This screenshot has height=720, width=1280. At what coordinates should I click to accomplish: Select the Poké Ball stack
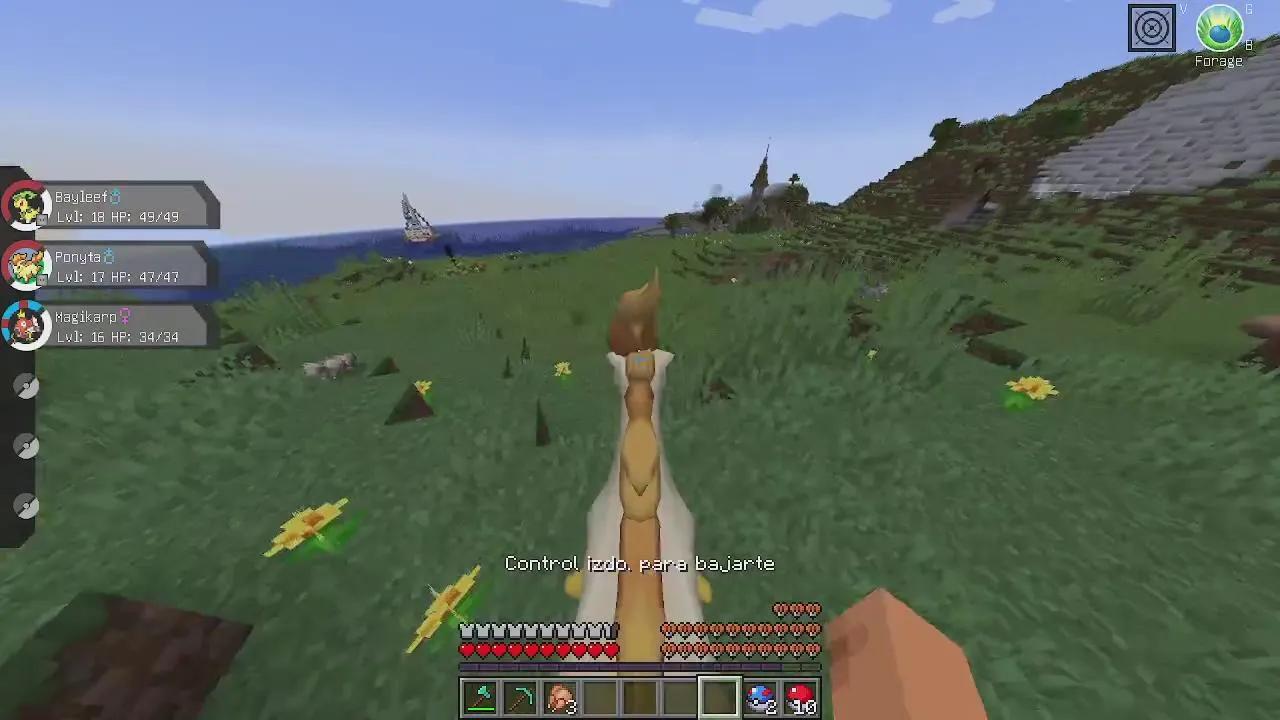(x=800, y=697)
